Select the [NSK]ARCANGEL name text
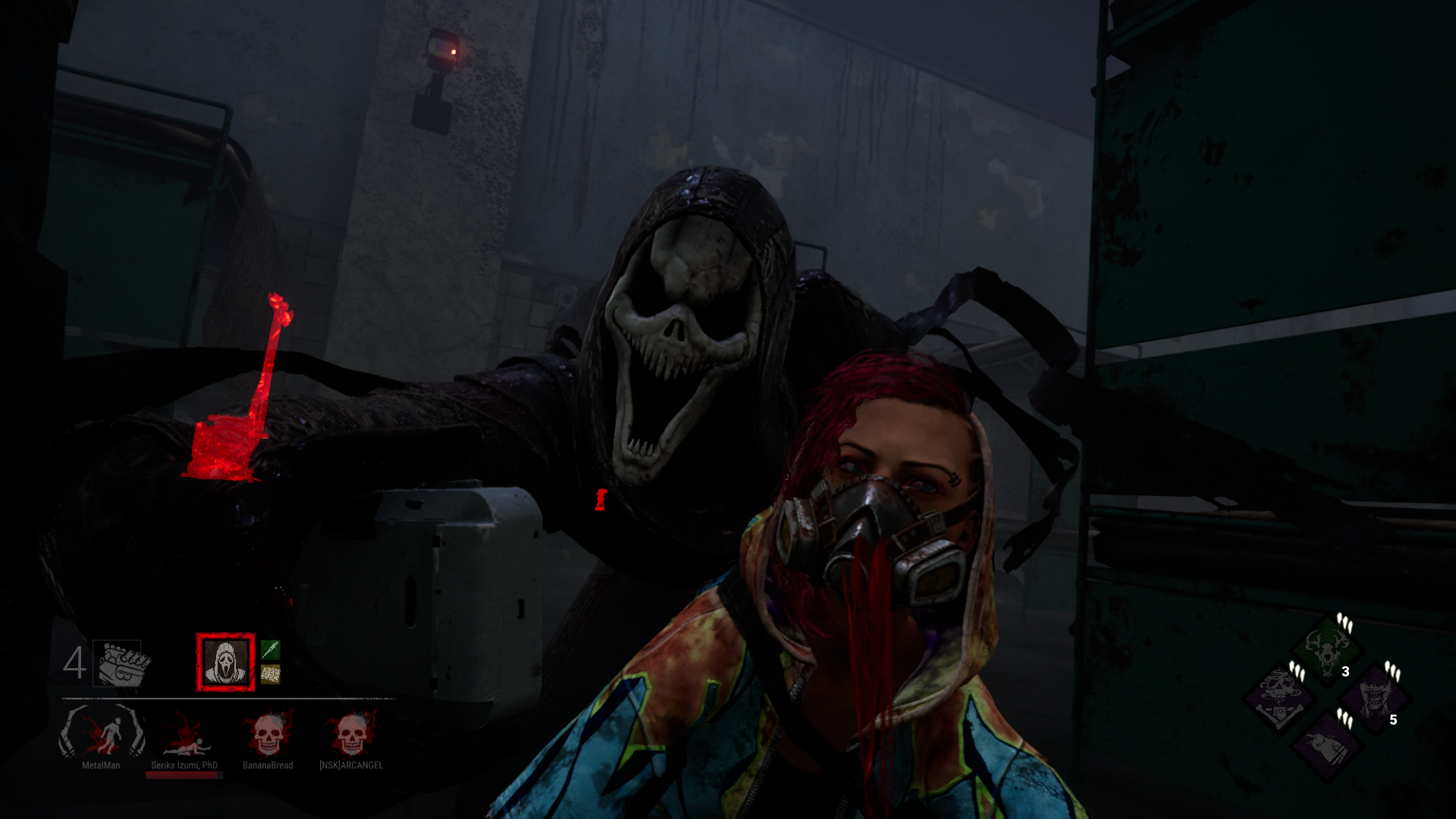The width and height of the screenshot is (1456, 819). pos(350,765)
